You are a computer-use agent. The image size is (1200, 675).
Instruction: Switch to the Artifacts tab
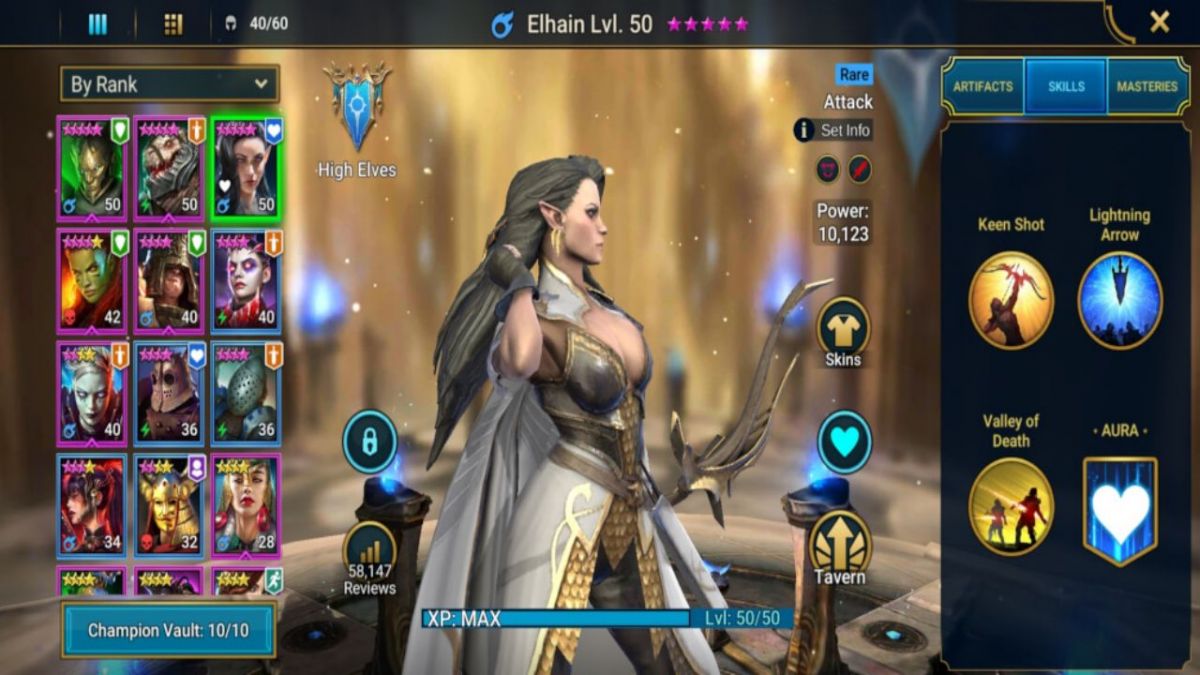(x=982, y=87)
